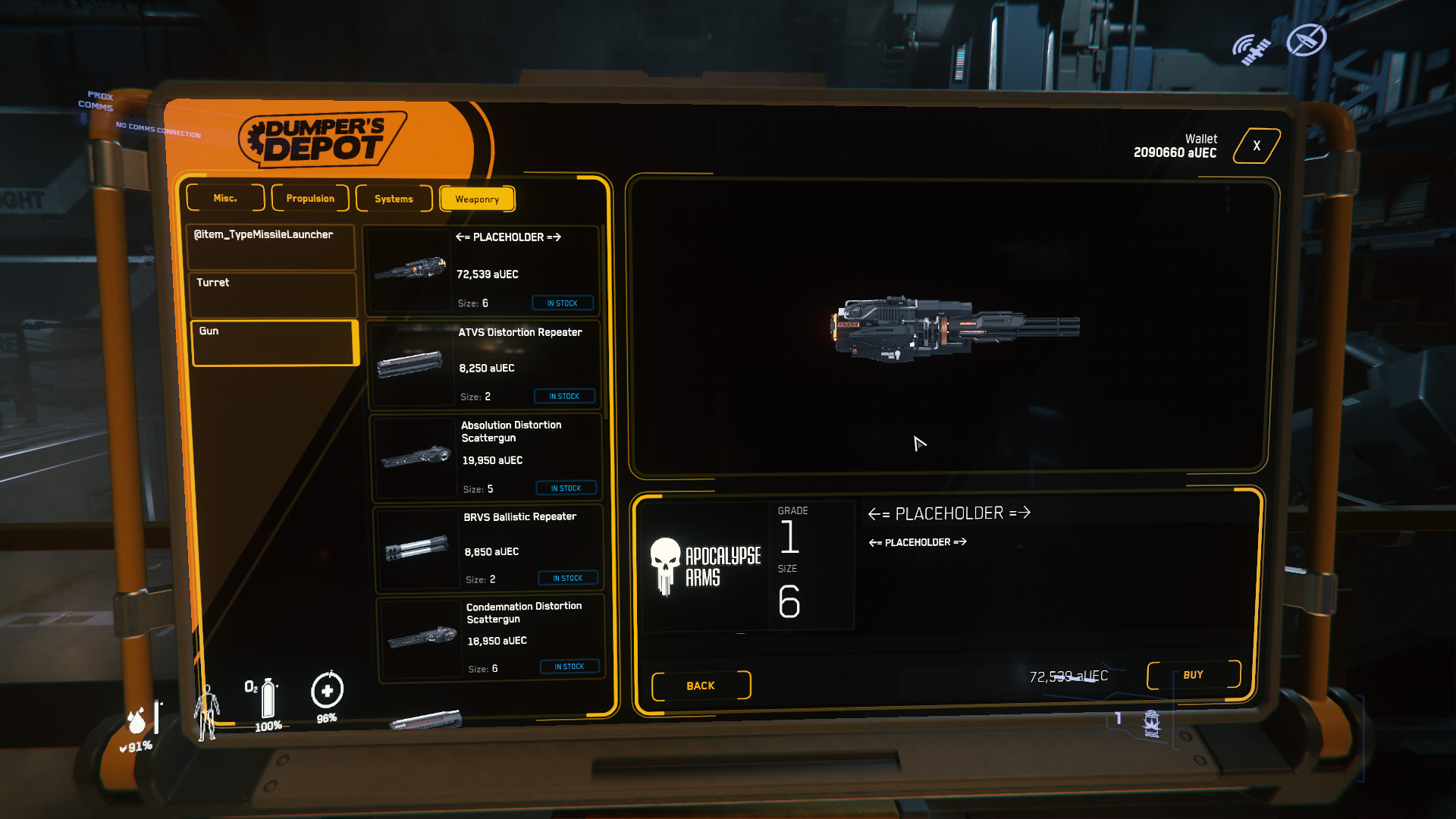The image size is (1456, 819).
Task: Pick the PLACEHOLDER size 6 gun listing
Action: click(482, 270)
